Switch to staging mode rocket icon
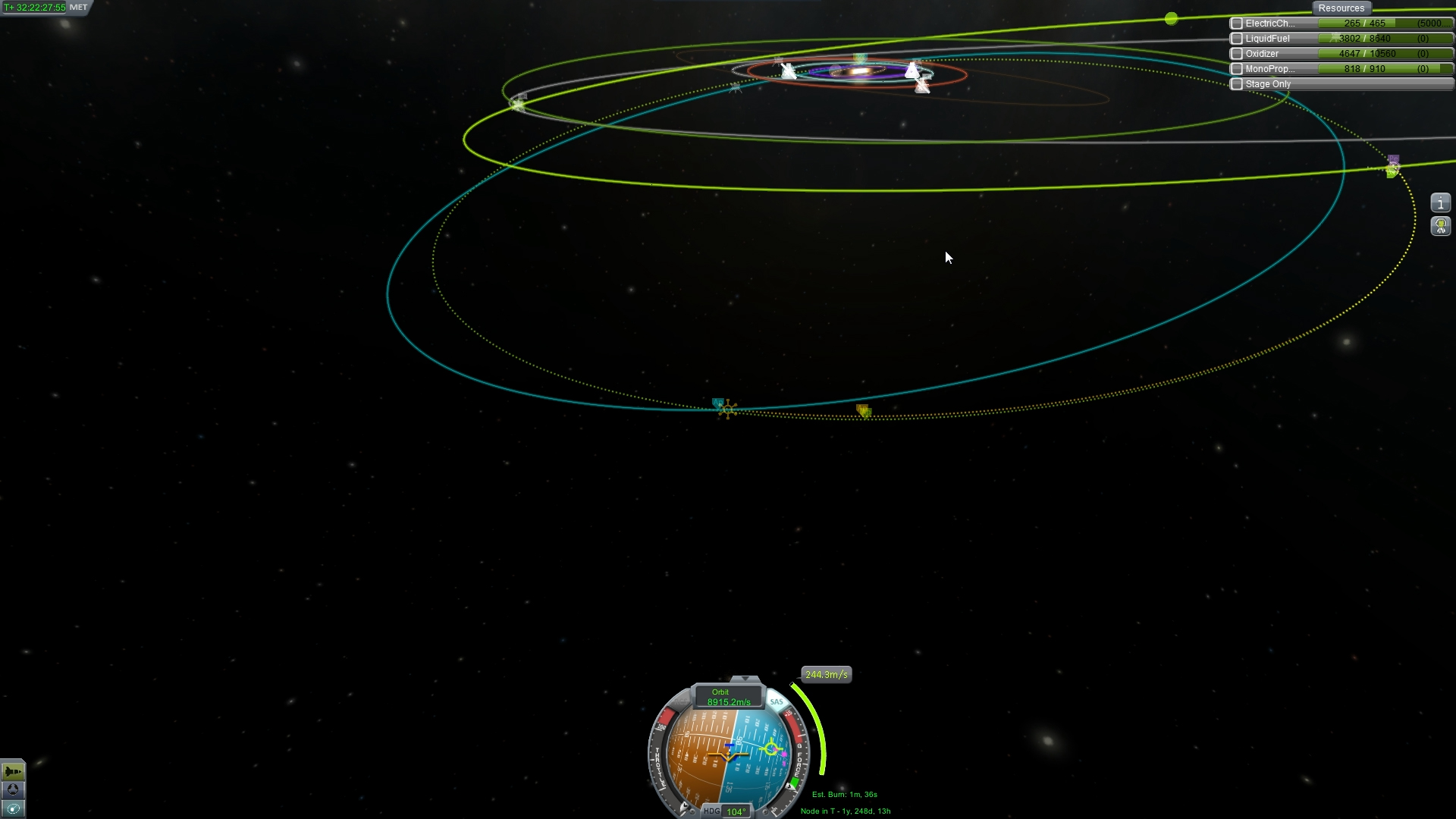1456x819 pixels. tap(13, 771)
